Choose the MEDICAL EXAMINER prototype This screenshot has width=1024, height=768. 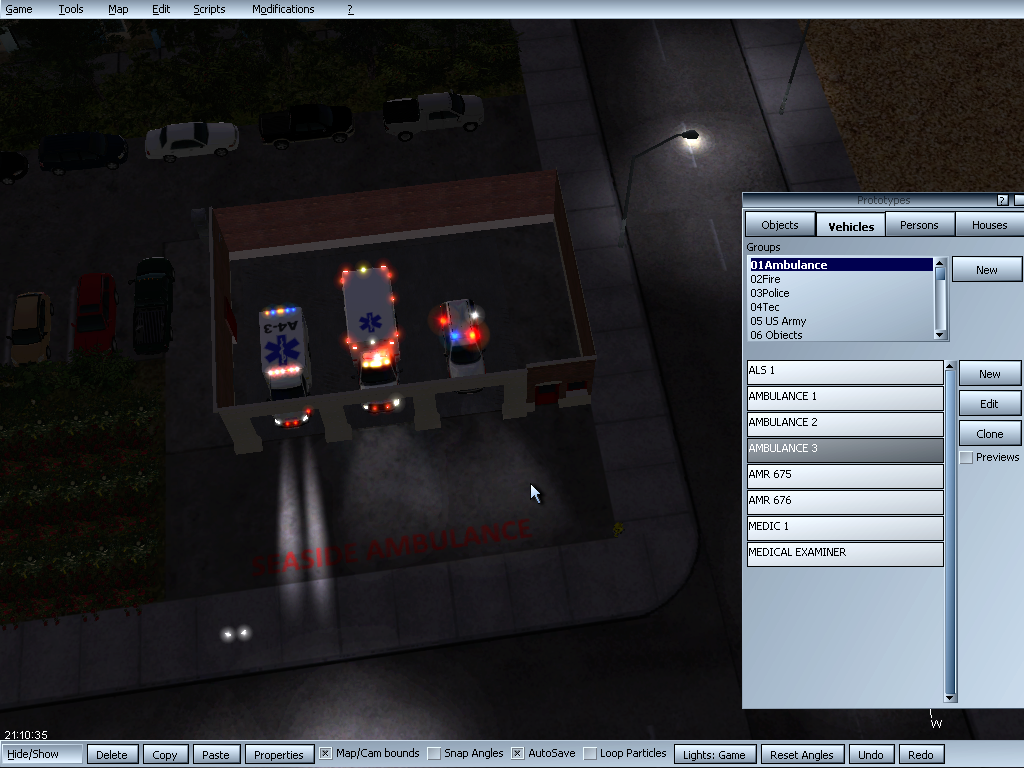coord(845,553)
